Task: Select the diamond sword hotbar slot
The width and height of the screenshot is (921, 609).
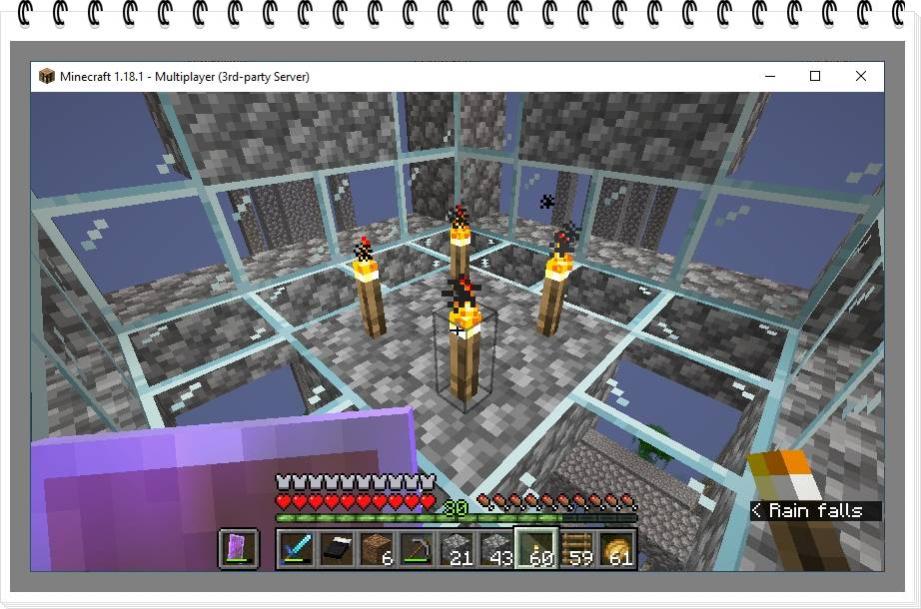Action: click(x=296, y=549)
